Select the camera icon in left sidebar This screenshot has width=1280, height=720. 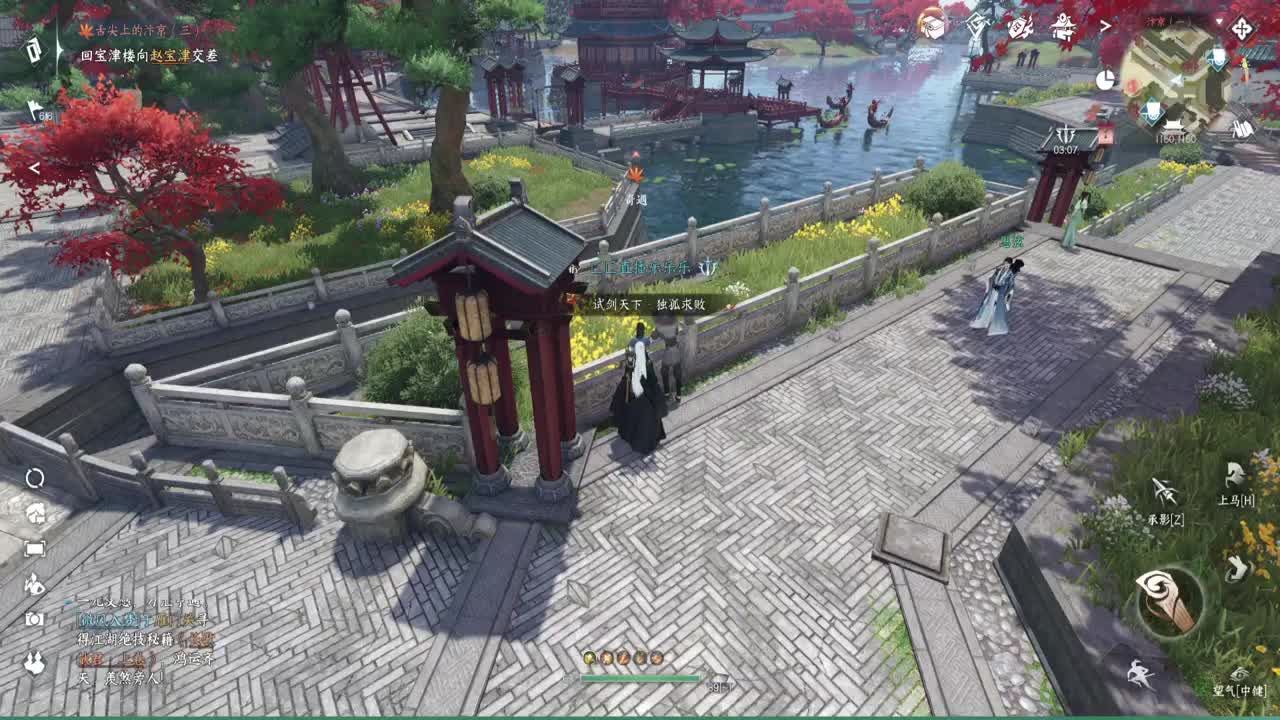pyautogui.click(x=34, y=618)
